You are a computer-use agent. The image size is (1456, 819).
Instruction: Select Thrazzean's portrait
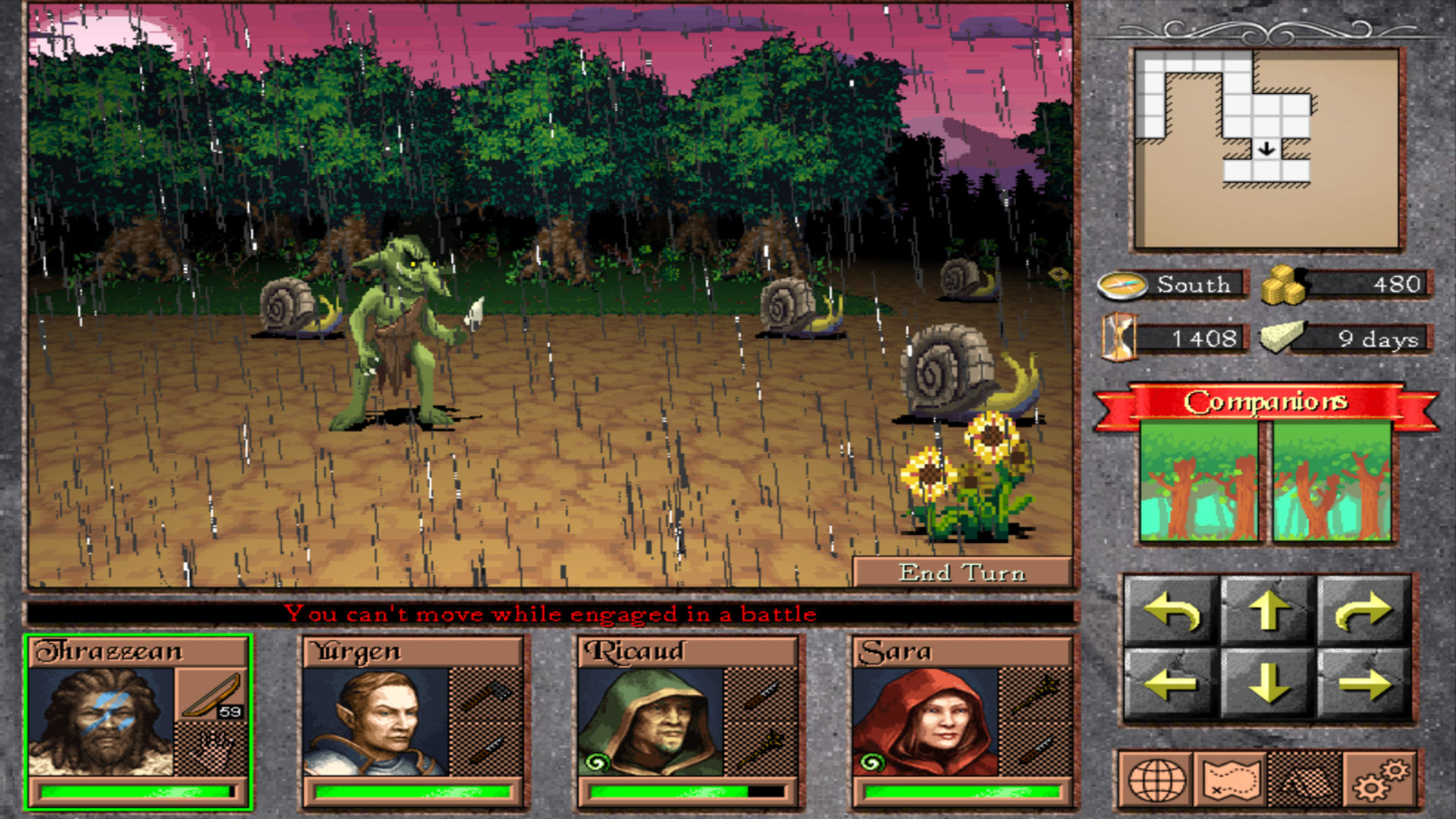click(102, 722)
